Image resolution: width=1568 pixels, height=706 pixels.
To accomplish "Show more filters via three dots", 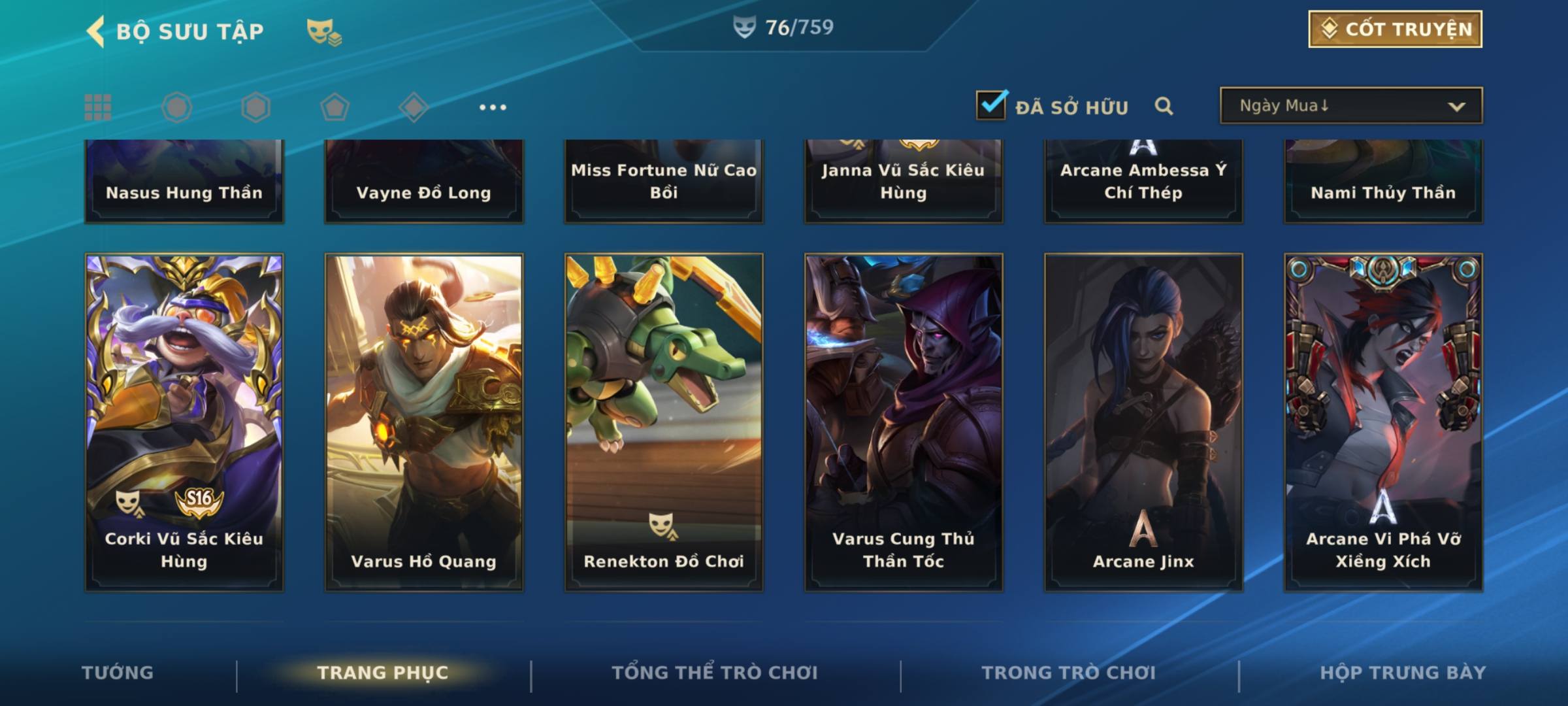I will click(x=493, y=107).
